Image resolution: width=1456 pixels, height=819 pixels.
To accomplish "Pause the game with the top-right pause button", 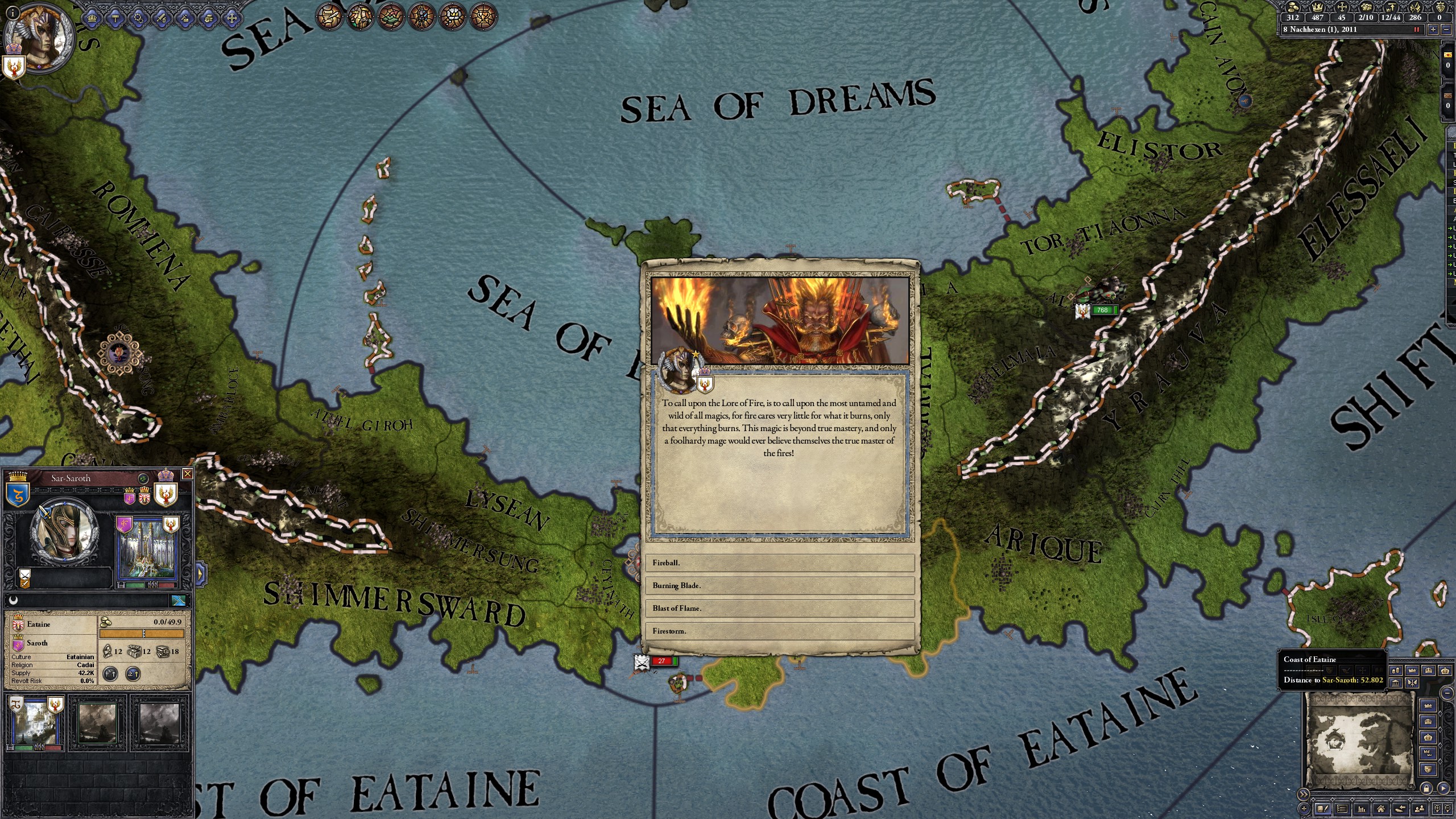I will [1417, 30].
